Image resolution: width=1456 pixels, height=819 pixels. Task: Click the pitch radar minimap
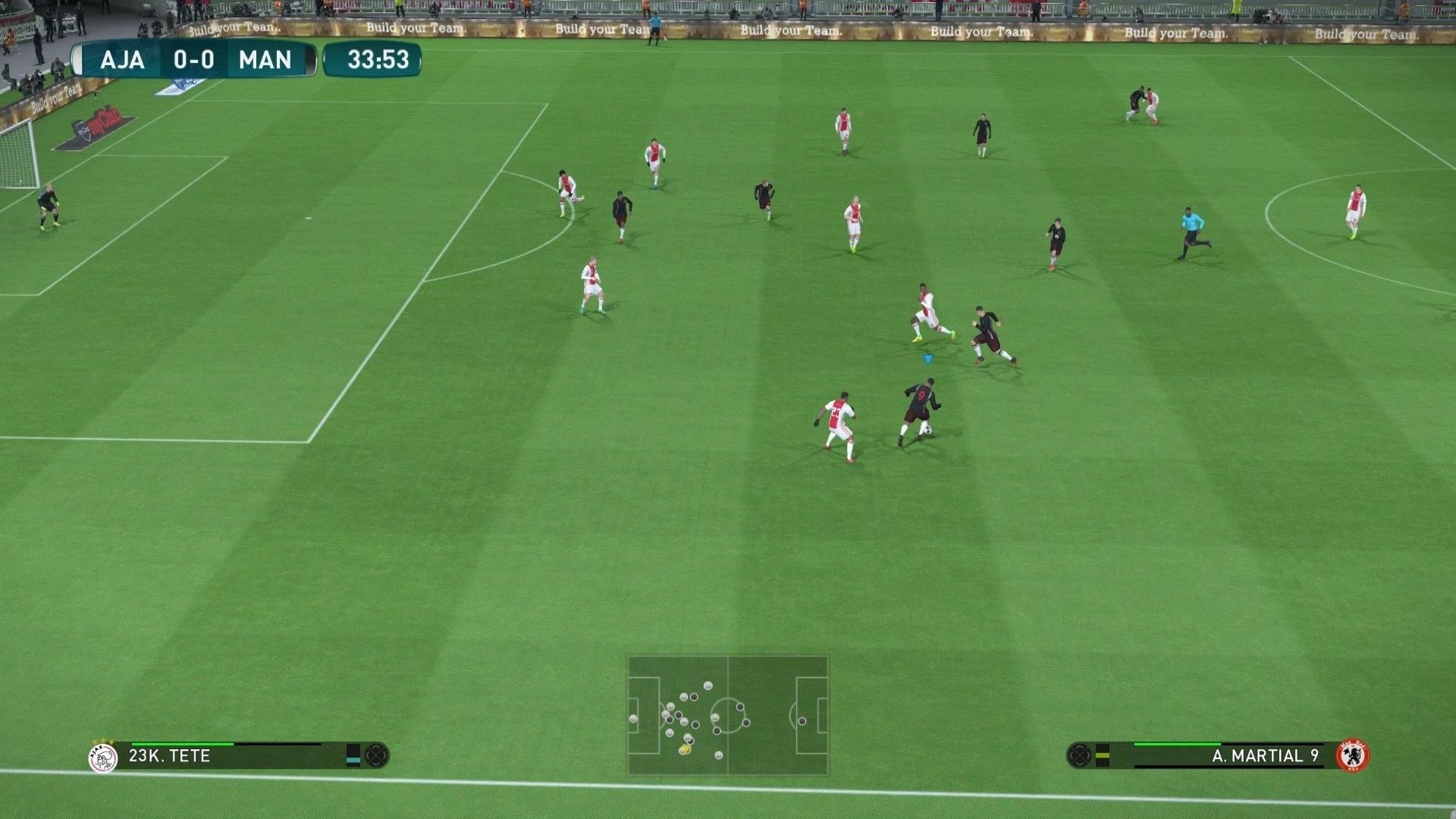(x=727, y=715)
